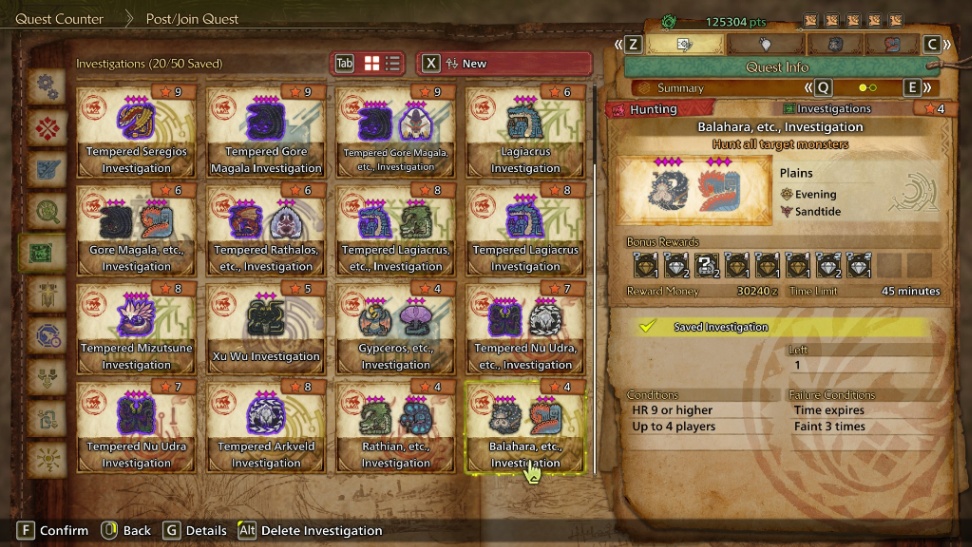Pick the Tempered Arkveld Investigation card
Viewport: 972px width, 547px height.
point(266,427)
